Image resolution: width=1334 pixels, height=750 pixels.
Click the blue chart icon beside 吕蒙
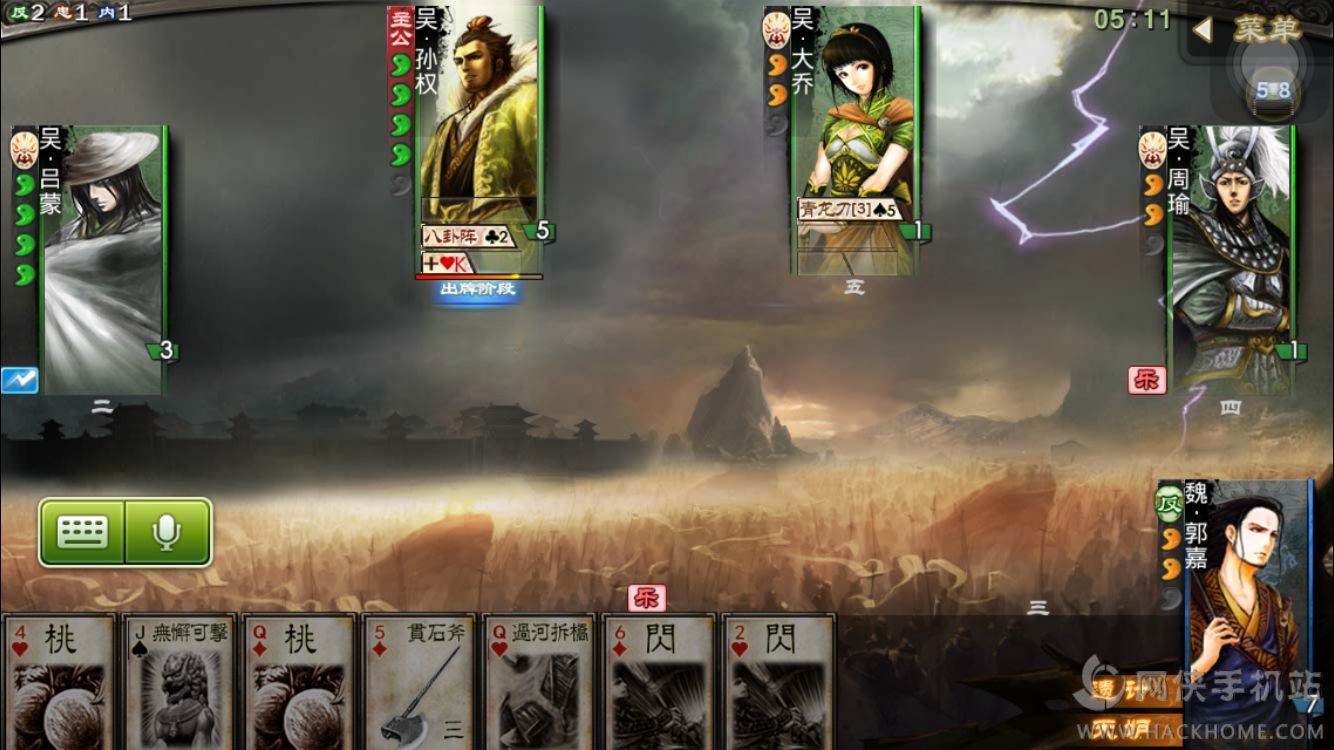[19, 380]
